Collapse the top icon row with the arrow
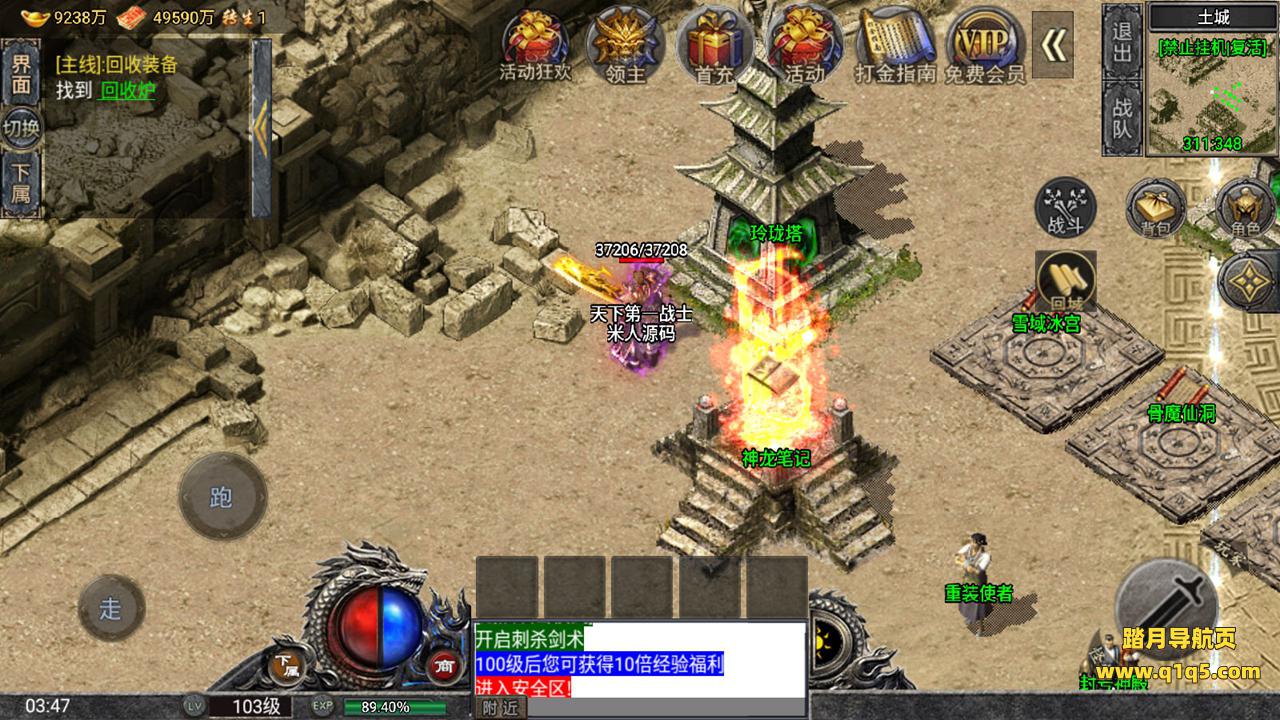Screen dimensions: 1280x720 (1053, 43)
